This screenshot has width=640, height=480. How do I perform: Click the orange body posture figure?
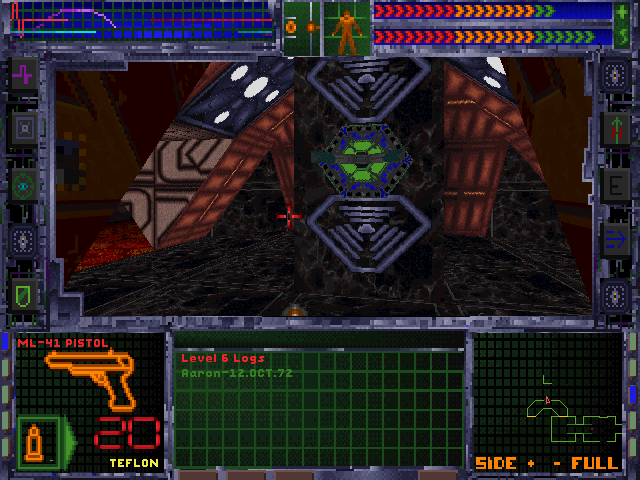click(x=347, y=30)
